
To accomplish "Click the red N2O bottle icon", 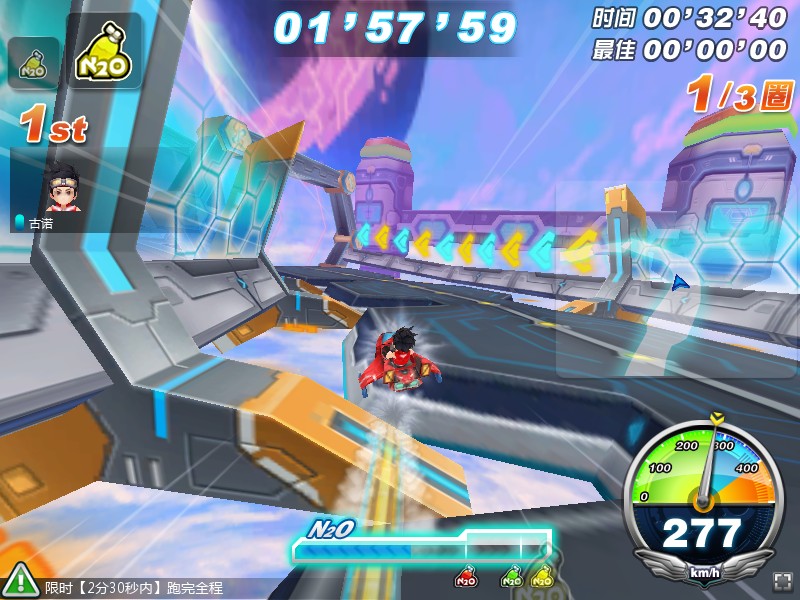I will 465,577.
